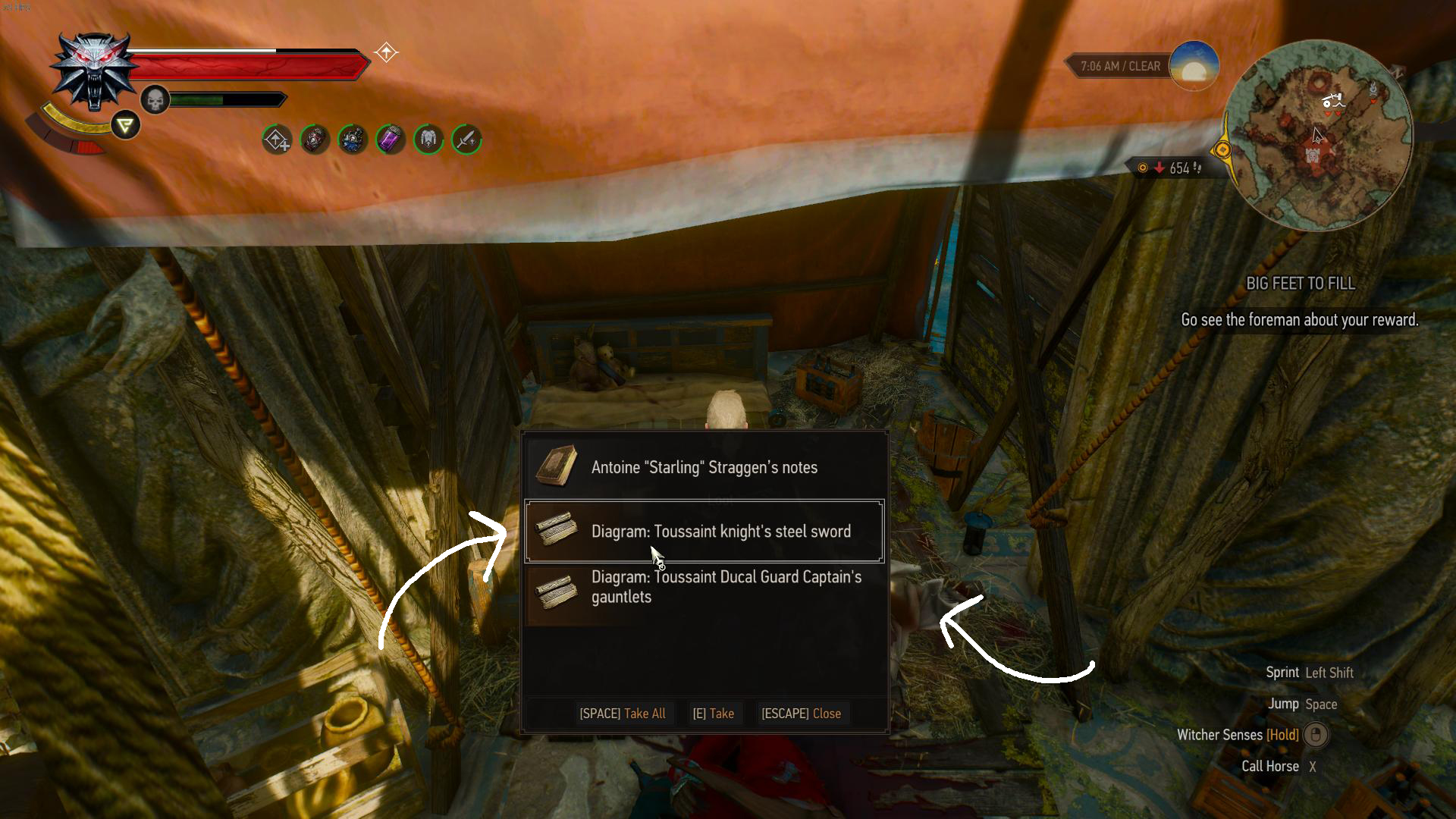1456x819 pixels.
Task: Select the yellow quest objective marker on minimap edge
Action: coord(1222,150)
